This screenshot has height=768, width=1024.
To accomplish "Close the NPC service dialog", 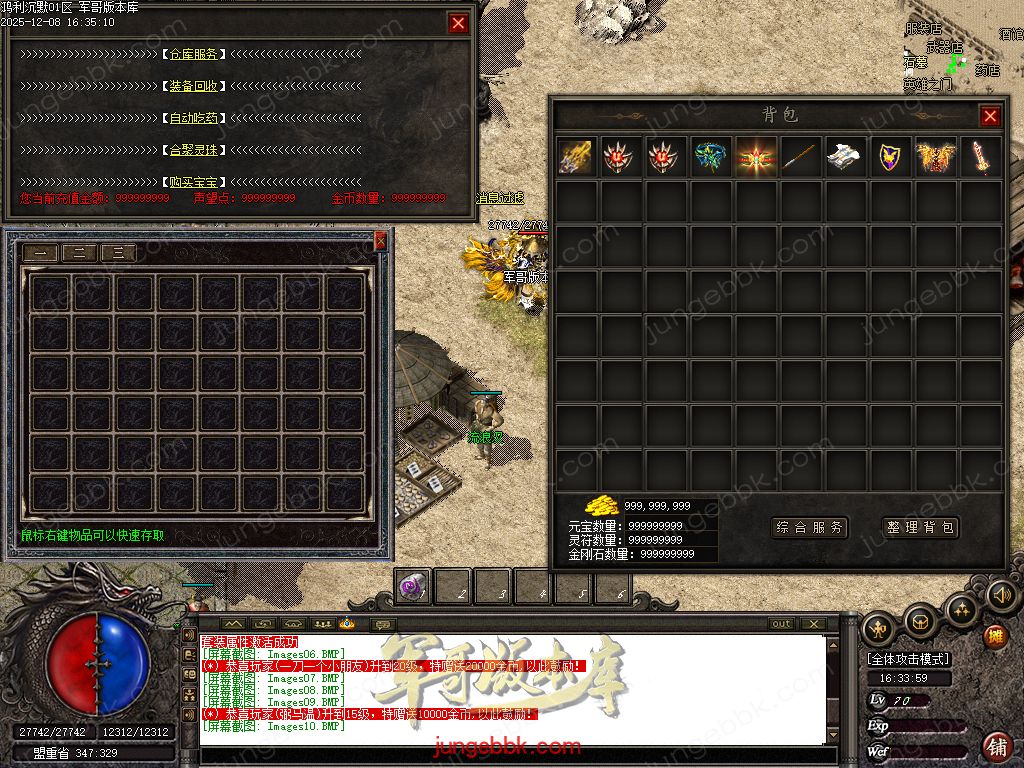I will point(458,23).
